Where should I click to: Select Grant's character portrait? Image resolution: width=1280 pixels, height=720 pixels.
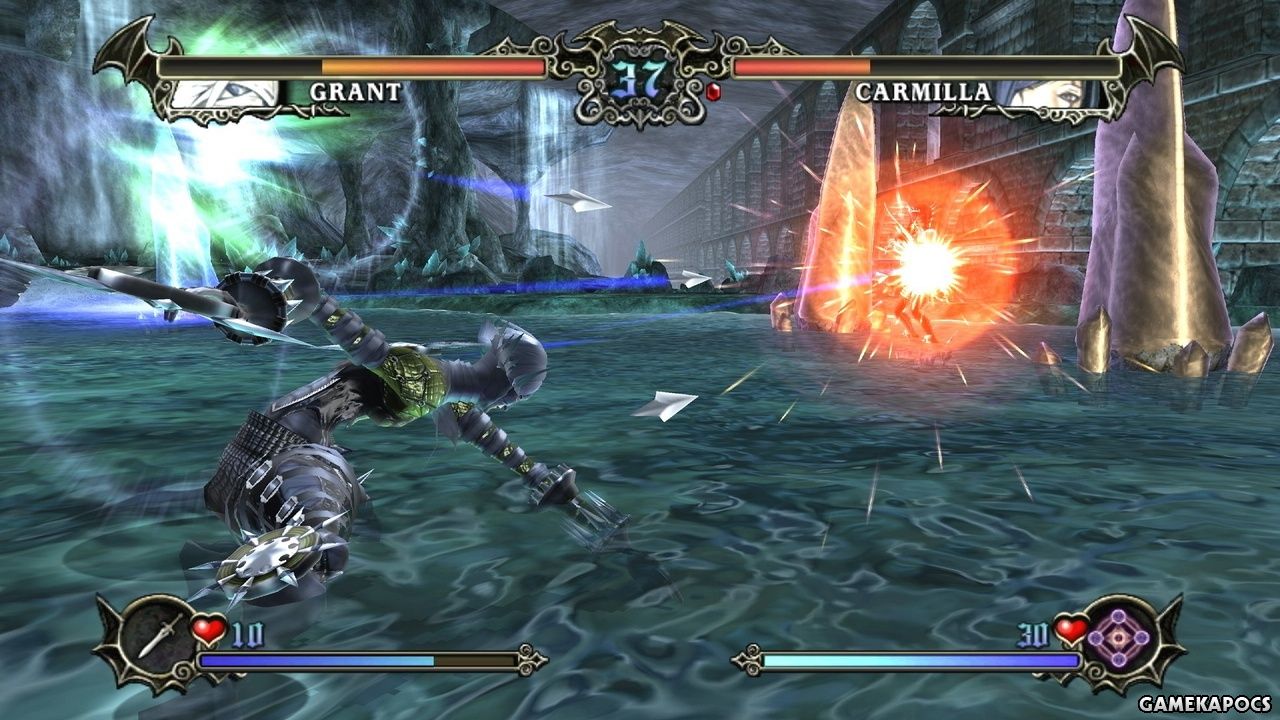[227, 93]
